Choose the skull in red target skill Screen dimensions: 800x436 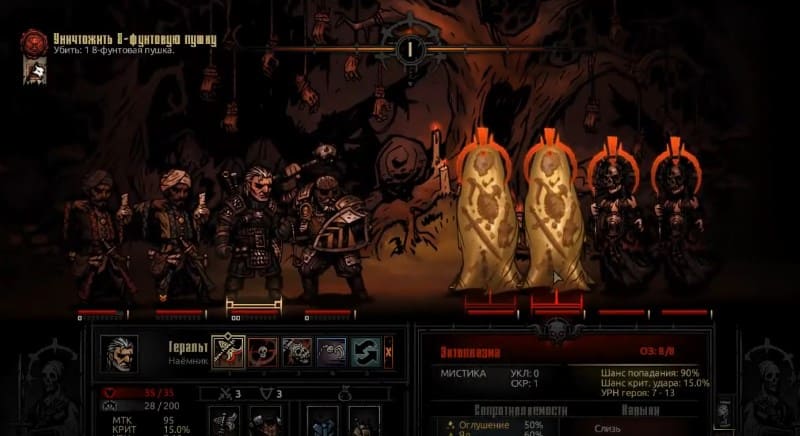tap(264, 351)
